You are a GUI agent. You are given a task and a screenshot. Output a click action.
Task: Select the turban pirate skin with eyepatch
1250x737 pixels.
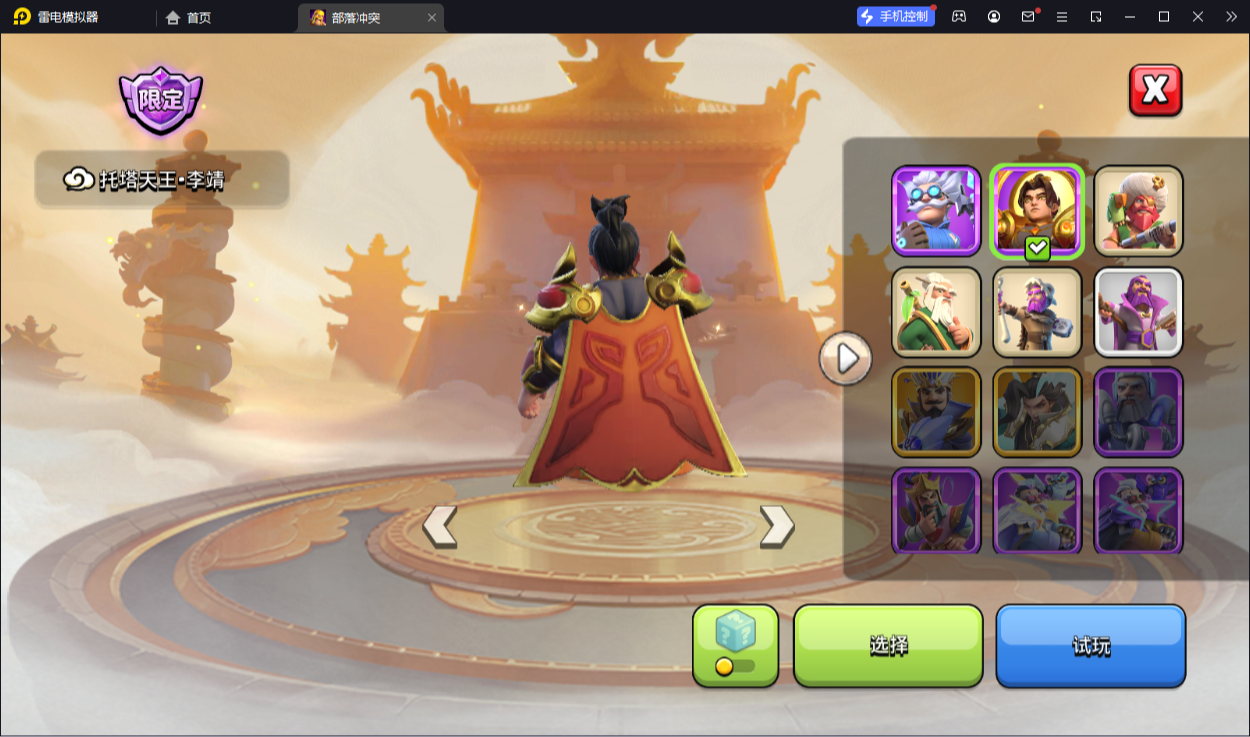[1138, 210]
